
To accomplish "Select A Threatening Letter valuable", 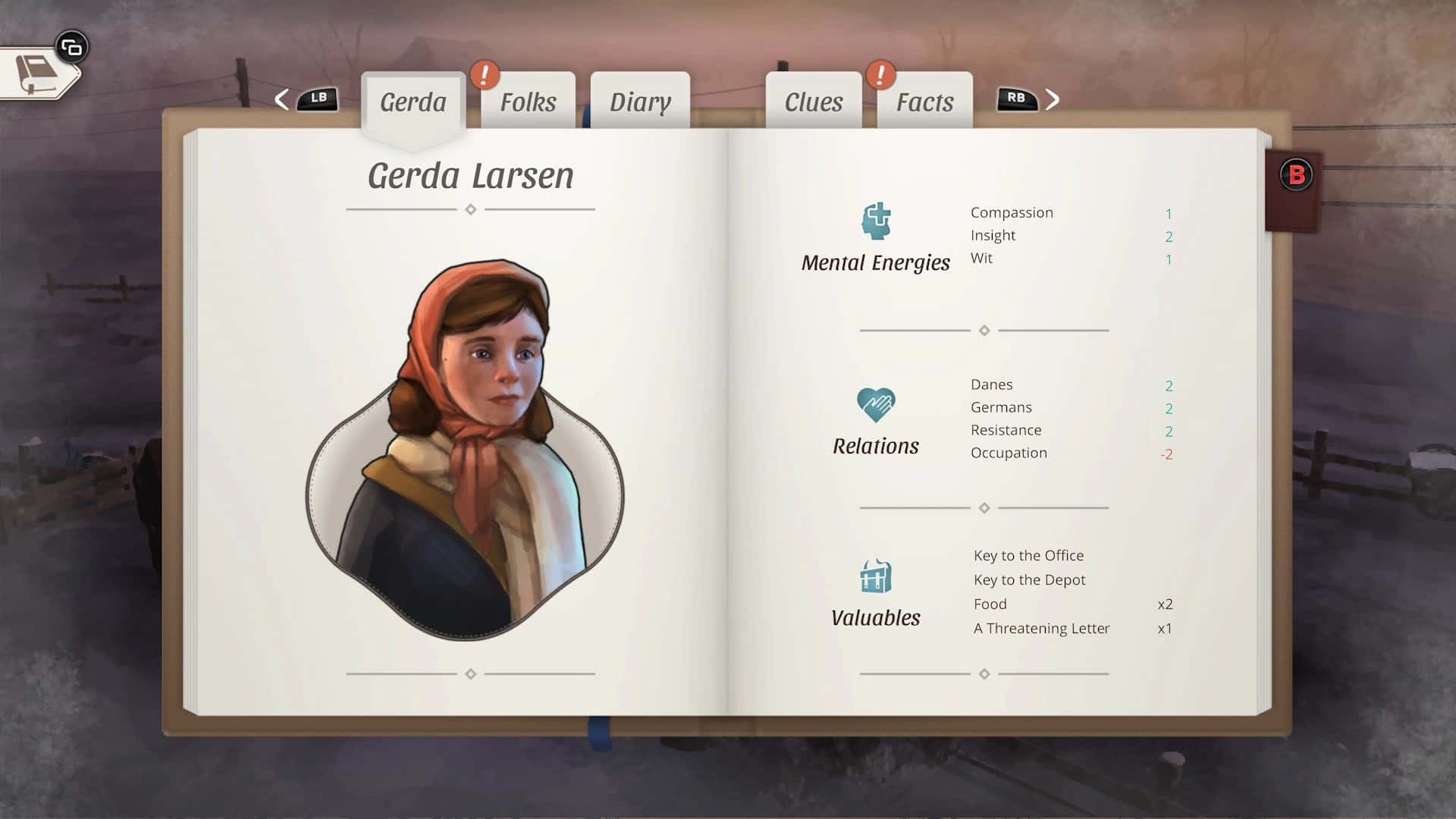I will tap(1041, 628).
